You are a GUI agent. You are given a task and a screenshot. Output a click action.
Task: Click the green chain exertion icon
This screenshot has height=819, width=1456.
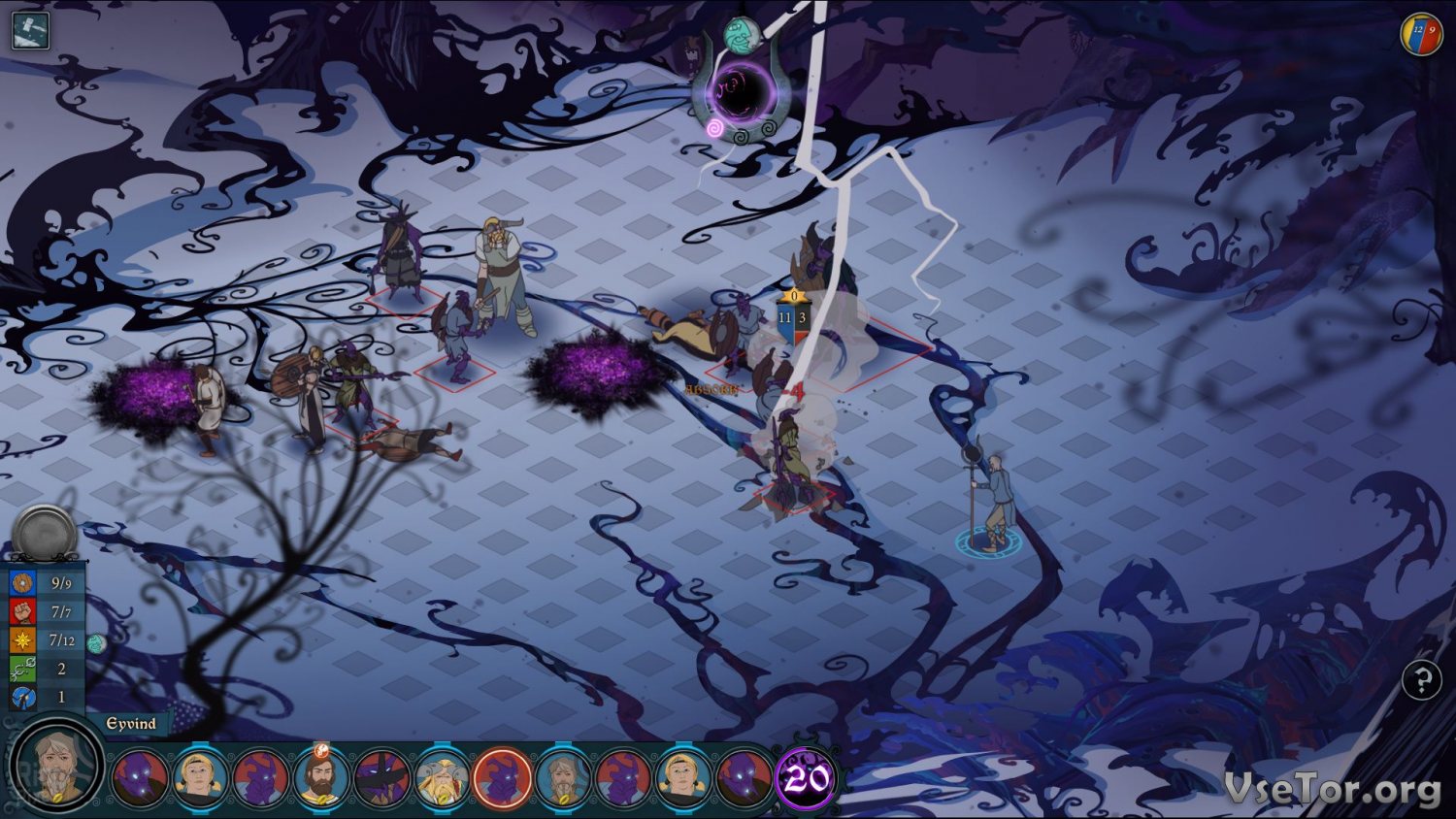[22, 669]
